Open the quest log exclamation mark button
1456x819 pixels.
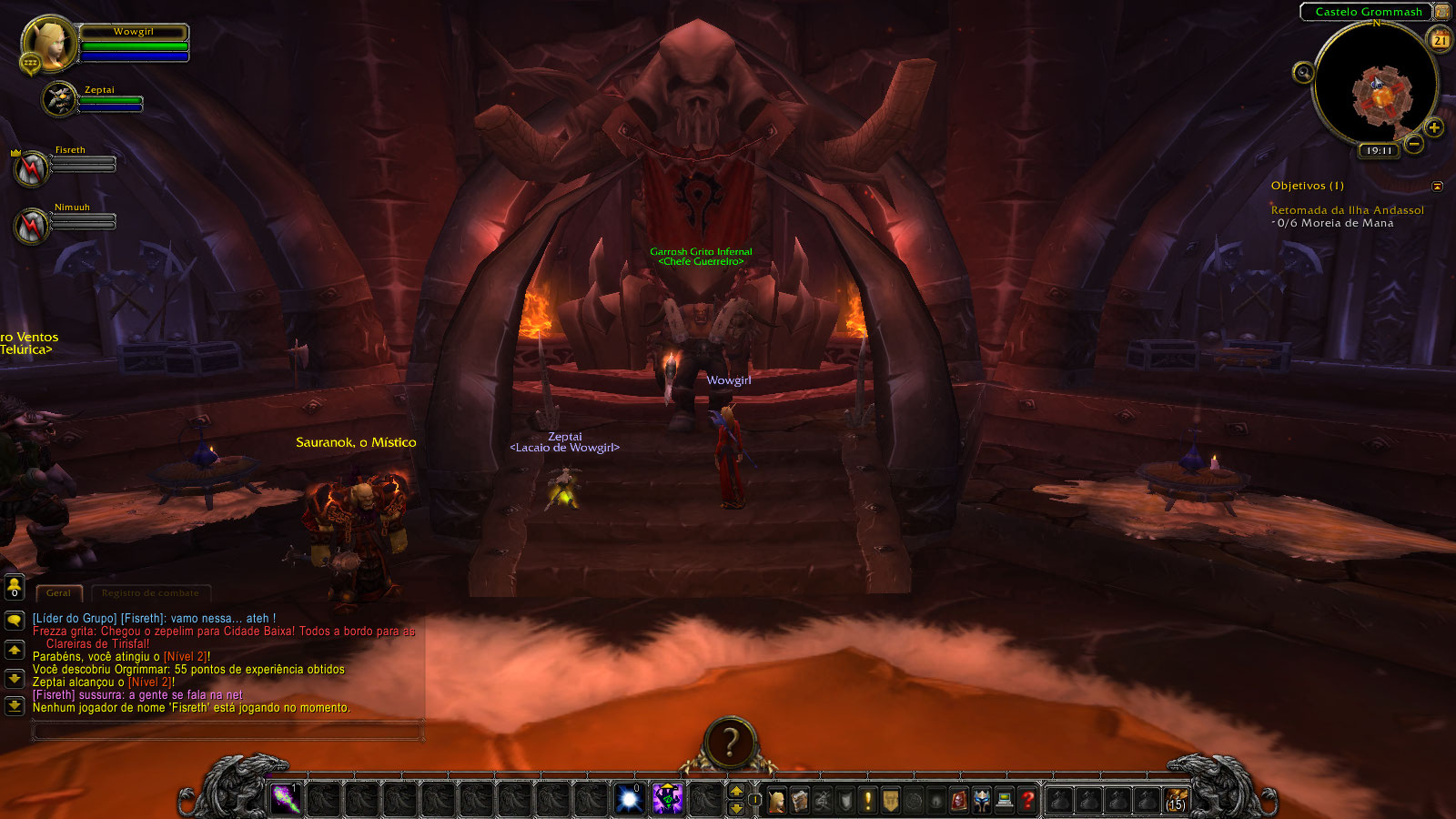(868, 800)
